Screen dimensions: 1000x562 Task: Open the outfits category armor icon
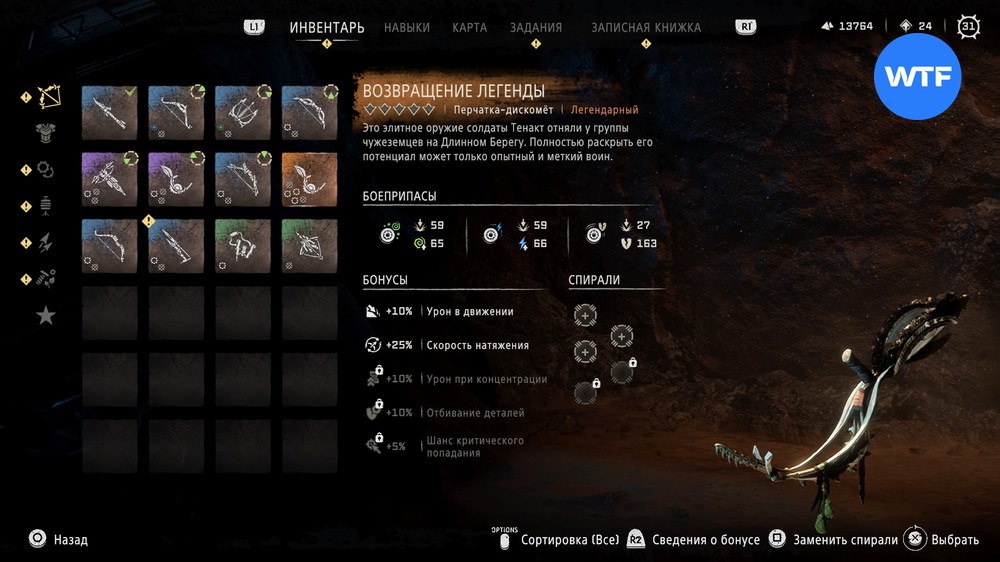pyautogui.click(x=46, y=133)
